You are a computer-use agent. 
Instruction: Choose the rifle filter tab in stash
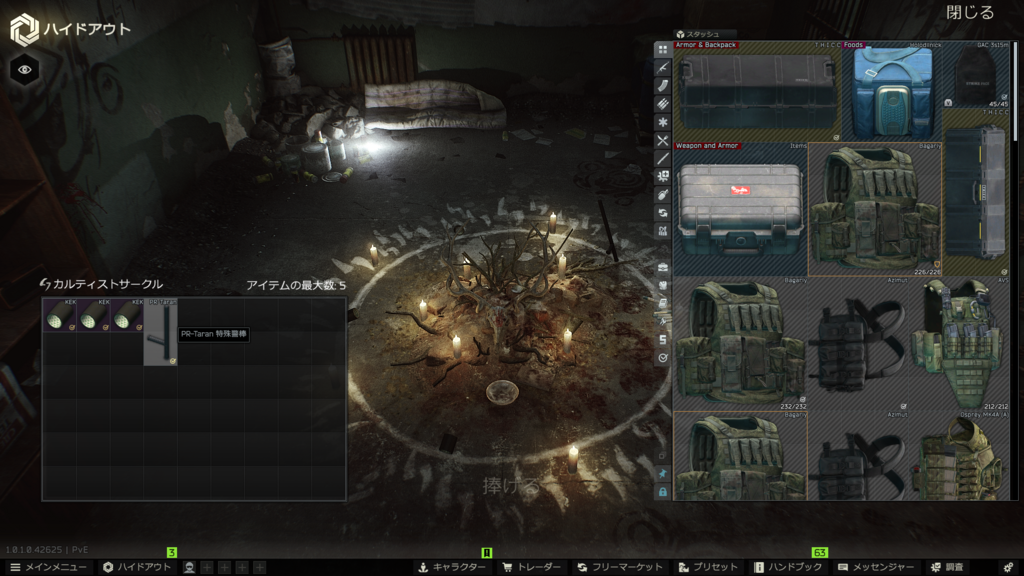[662, 66]
